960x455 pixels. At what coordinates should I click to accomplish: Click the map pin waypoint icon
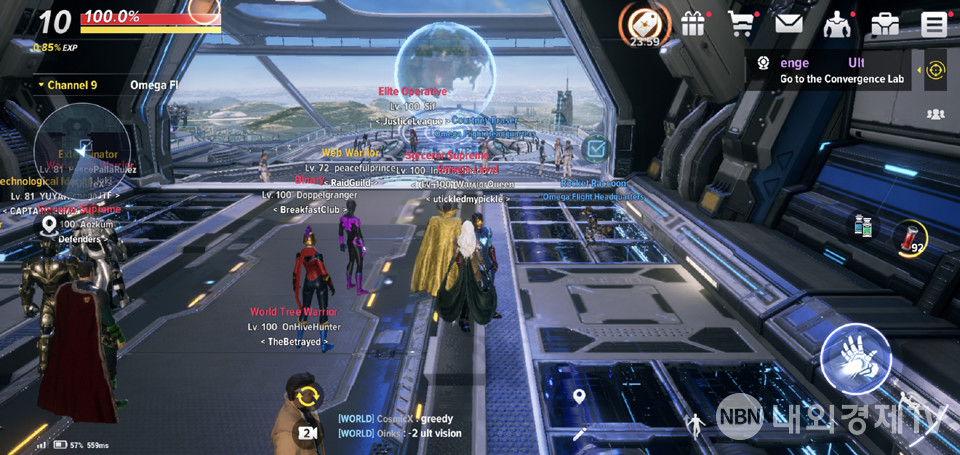tap(578, 398)
